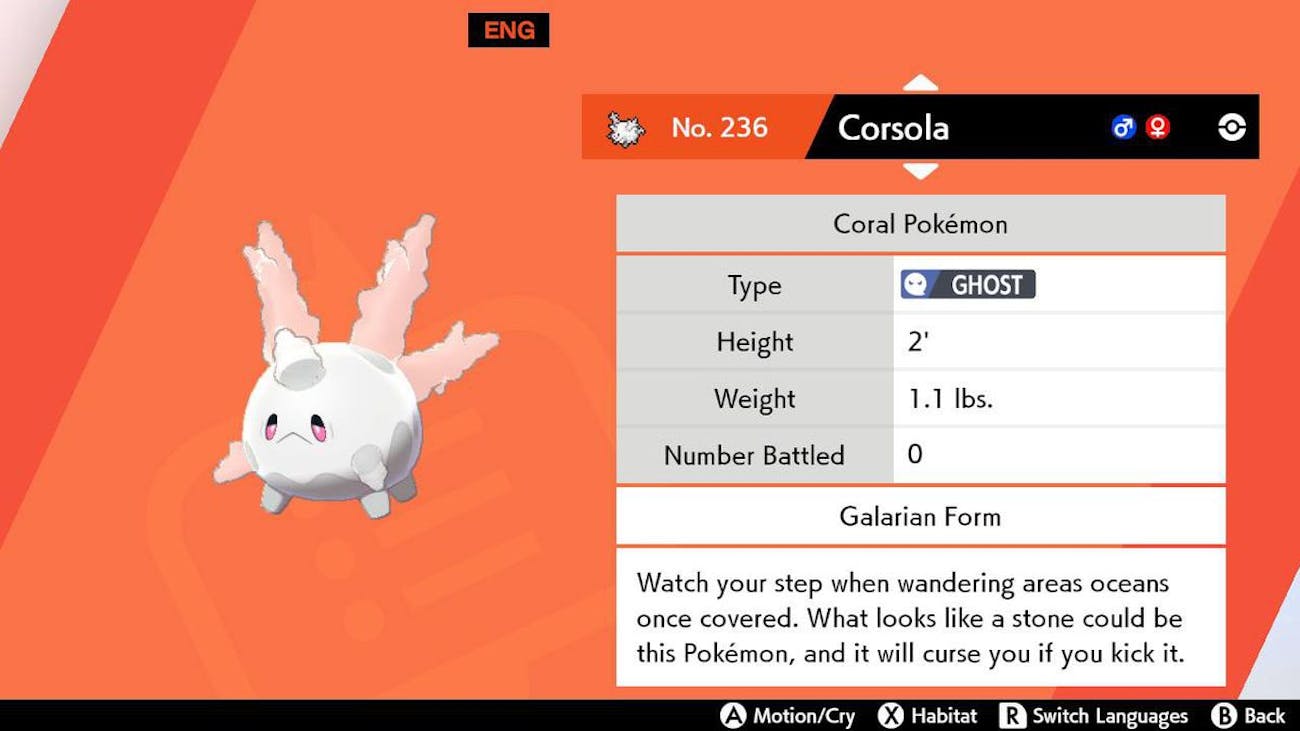Image resolution: width=1300 pixels, height=731 pixels.
Task: Click the A Motion/Cry button icon
Action: coord(736,716)
